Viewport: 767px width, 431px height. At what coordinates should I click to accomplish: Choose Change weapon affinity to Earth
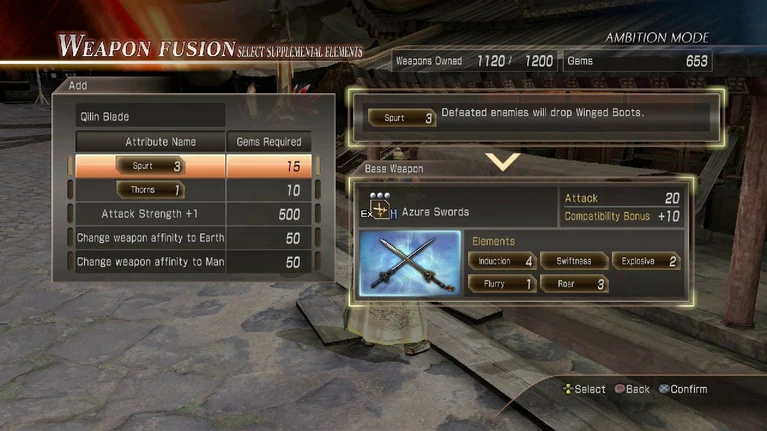point(190,238)
